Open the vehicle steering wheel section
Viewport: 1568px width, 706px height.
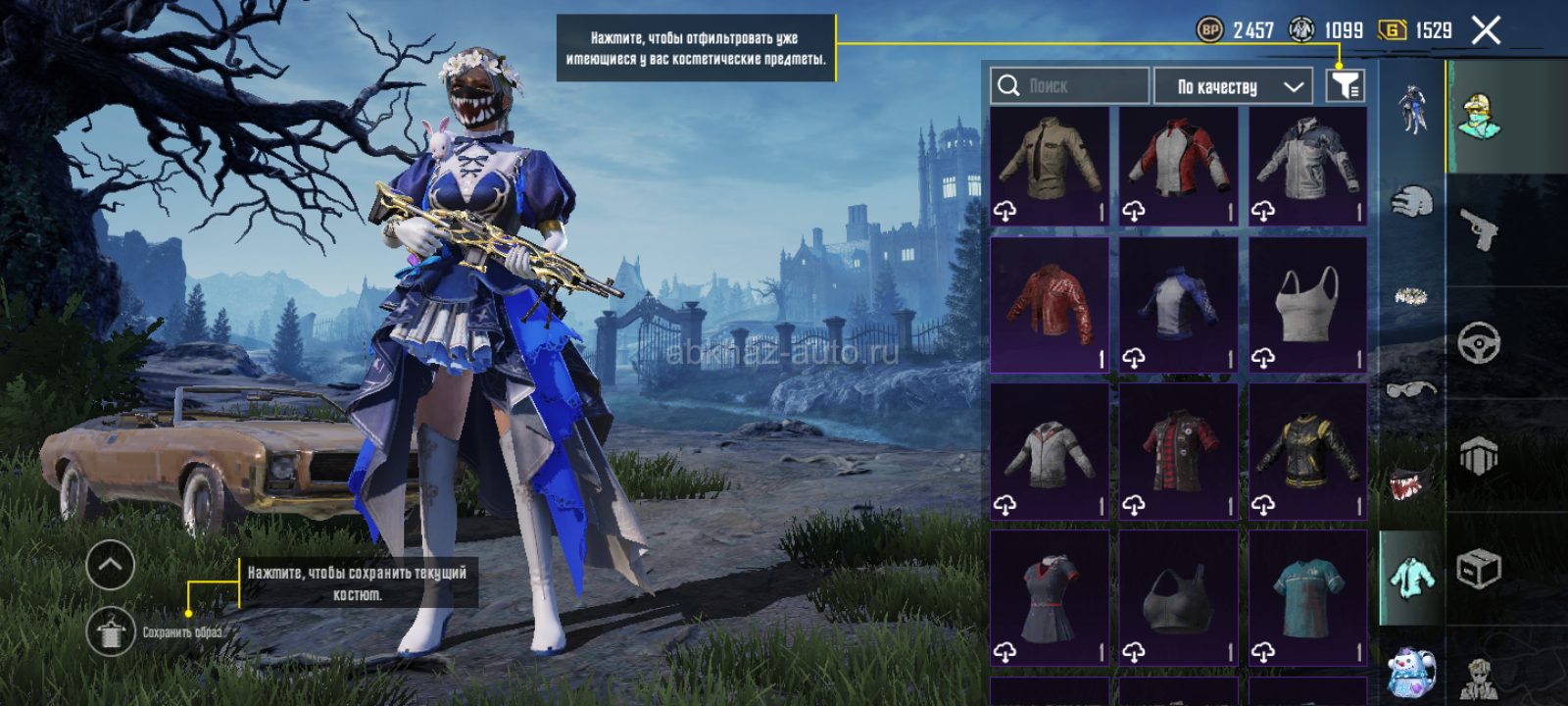(x=1479, y=343)
